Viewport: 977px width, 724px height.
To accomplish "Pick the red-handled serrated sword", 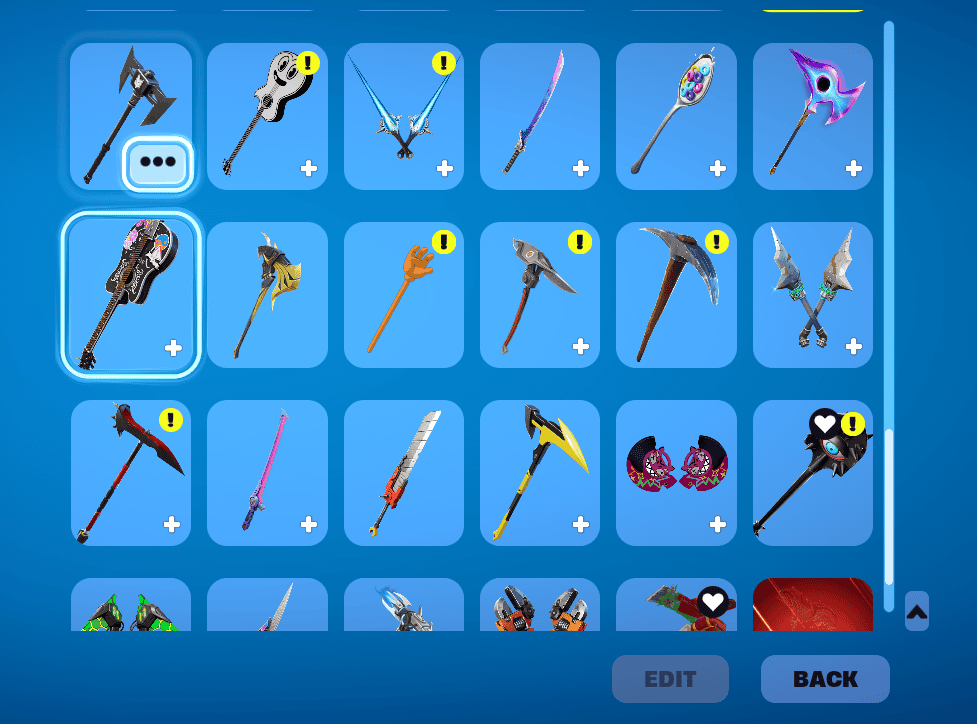I will point(403,473).
